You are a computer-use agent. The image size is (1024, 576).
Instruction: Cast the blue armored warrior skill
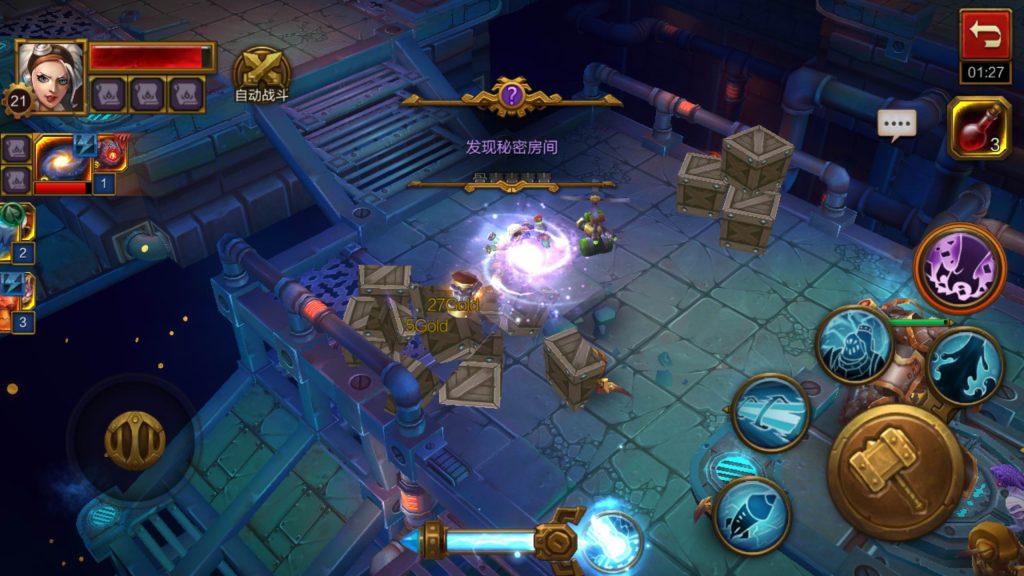point(854,345)
